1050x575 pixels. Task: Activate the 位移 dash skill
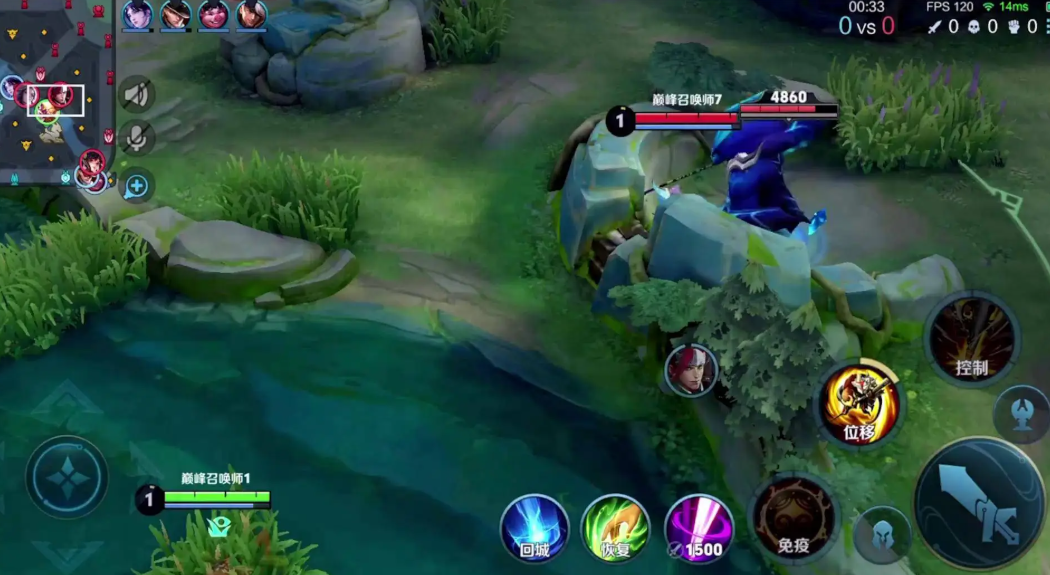(860, 404)
